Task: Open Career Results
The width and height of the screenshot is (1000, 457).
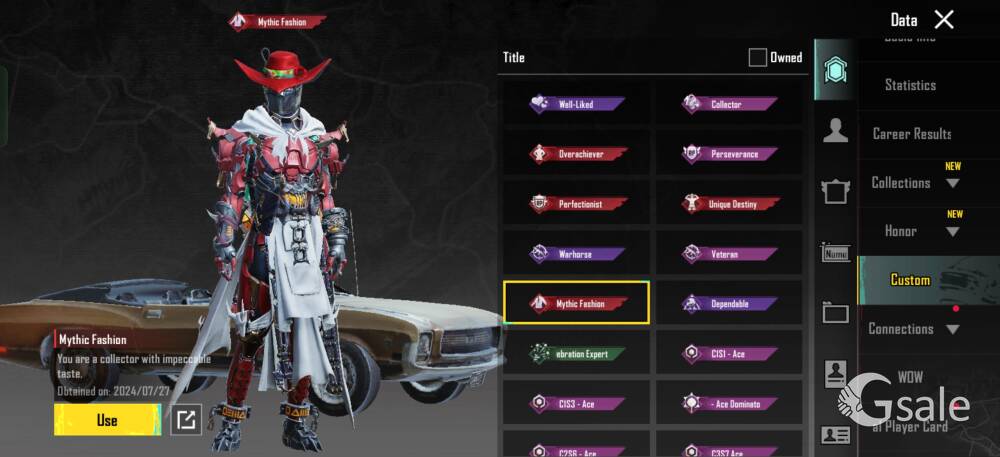Action: (x=911, y=133)
